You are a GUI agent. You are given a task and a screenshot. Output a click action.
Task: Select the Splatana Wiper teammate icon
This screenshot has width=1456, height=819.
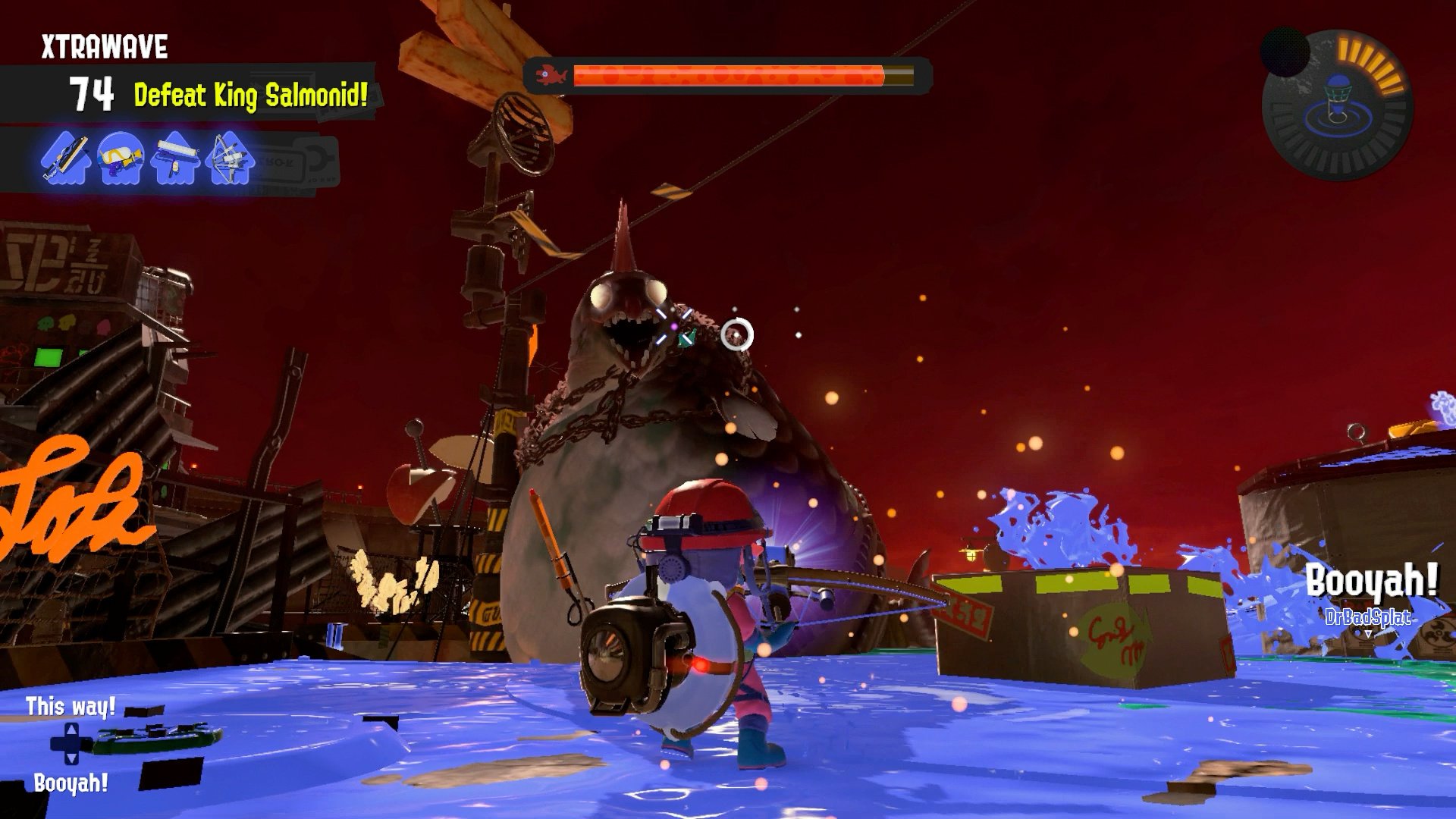(x=67, y=160)
